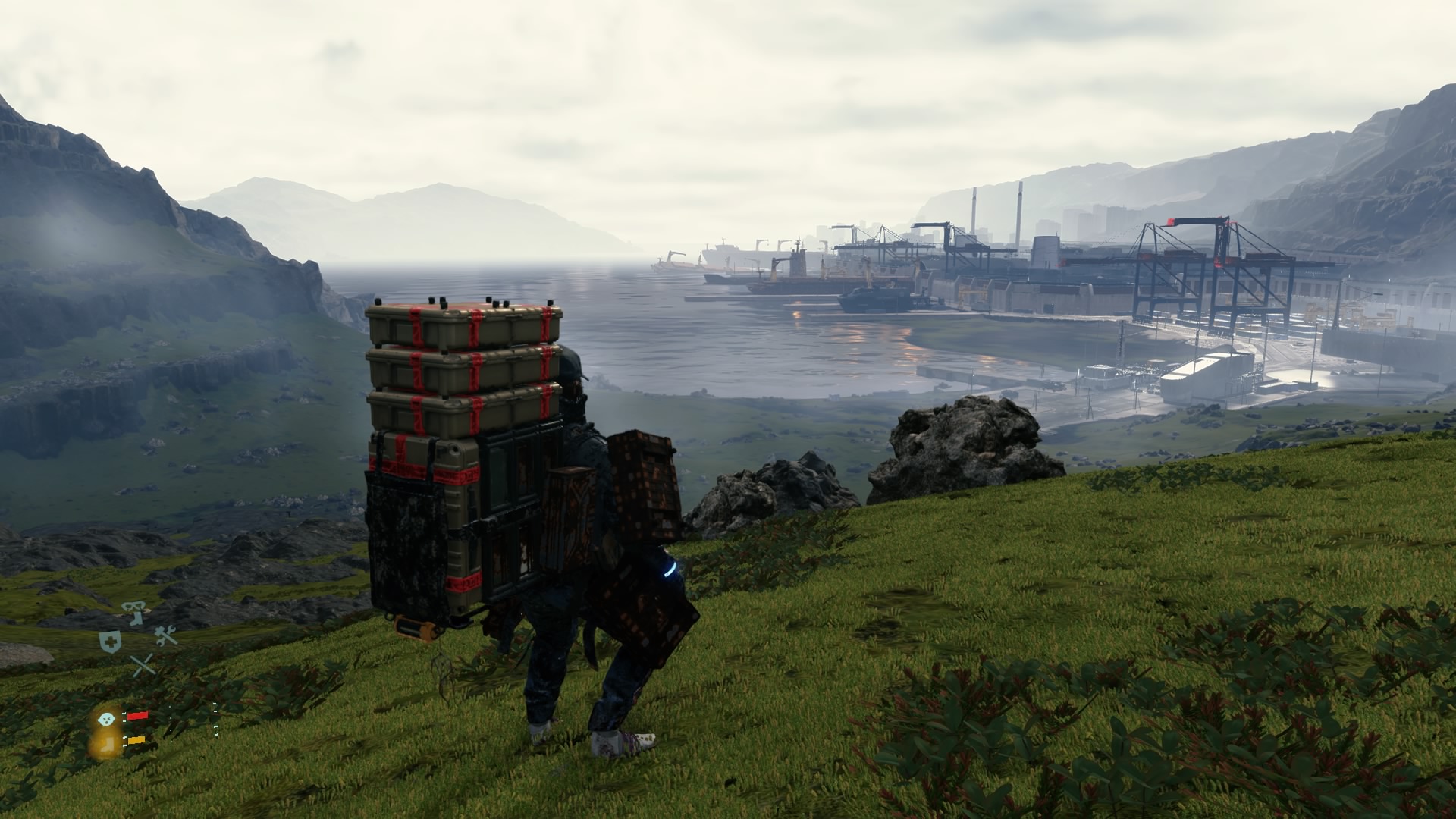The width and height of the screenshot is (1456, 819).
Task: Select the crossed sticks weapons icon
Action: 142,666
